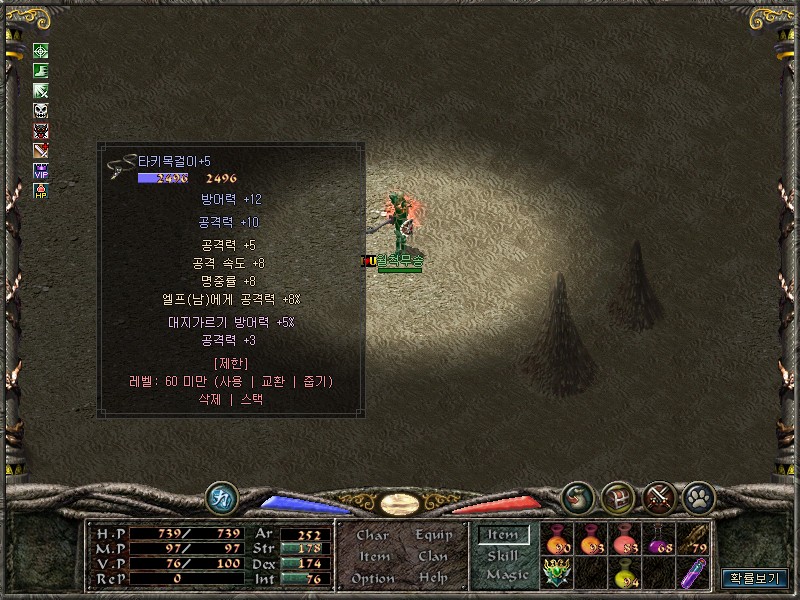The width and height of the screenshot is (800, 600).
Task: Open the Option menu
Action: pyautogui.click(x=373, y=578)
